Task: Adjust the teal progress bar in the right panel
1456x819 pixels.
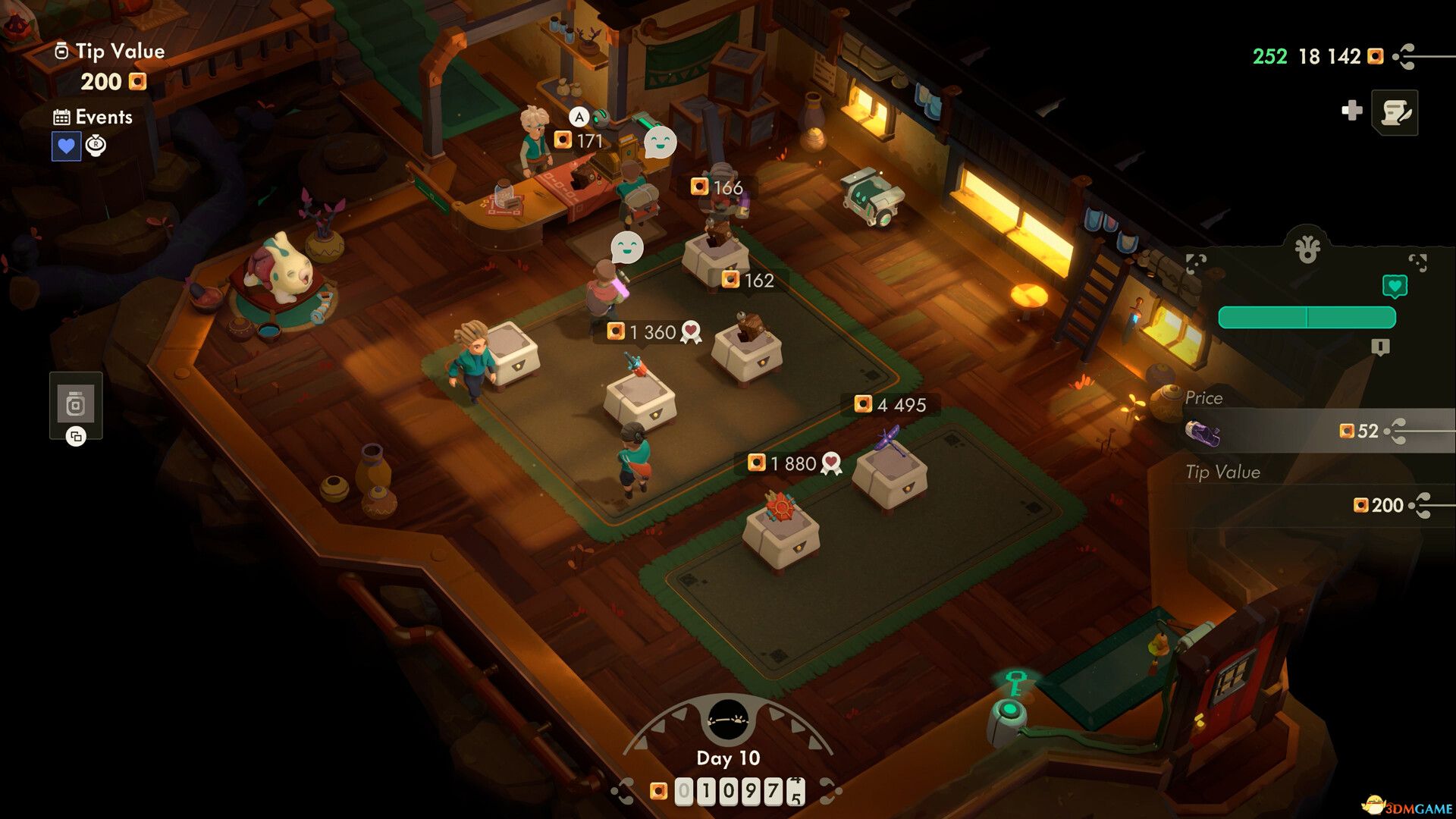Action: point(1307,316)
